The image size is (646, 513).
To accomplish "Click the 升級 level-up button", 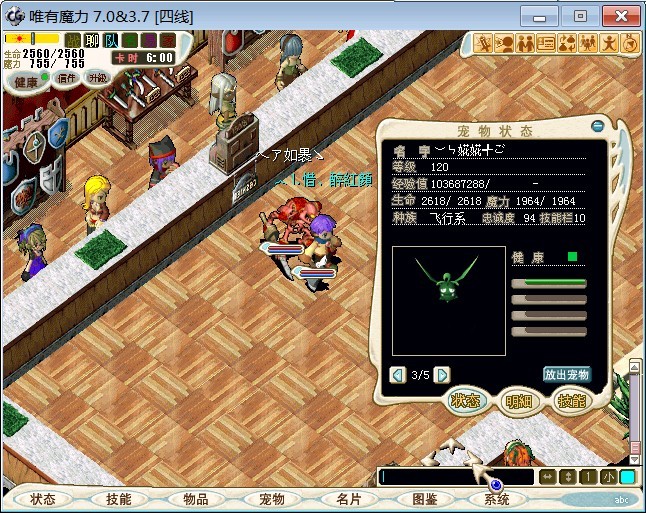I will (97, 77).
